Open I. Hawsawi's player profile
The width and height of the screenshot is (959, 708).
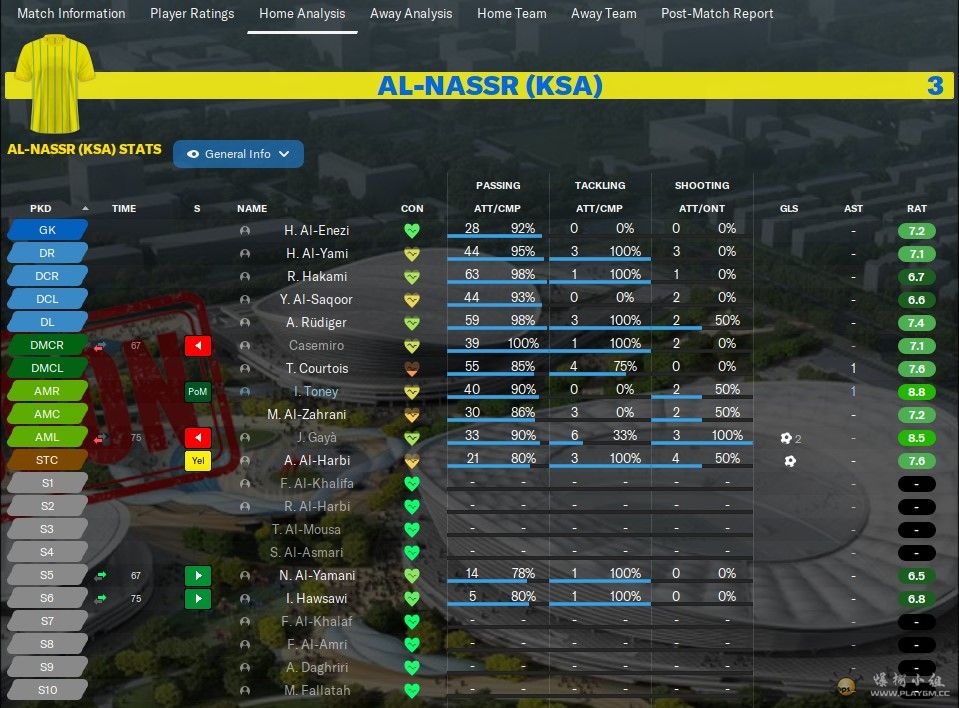pos(317,599)
